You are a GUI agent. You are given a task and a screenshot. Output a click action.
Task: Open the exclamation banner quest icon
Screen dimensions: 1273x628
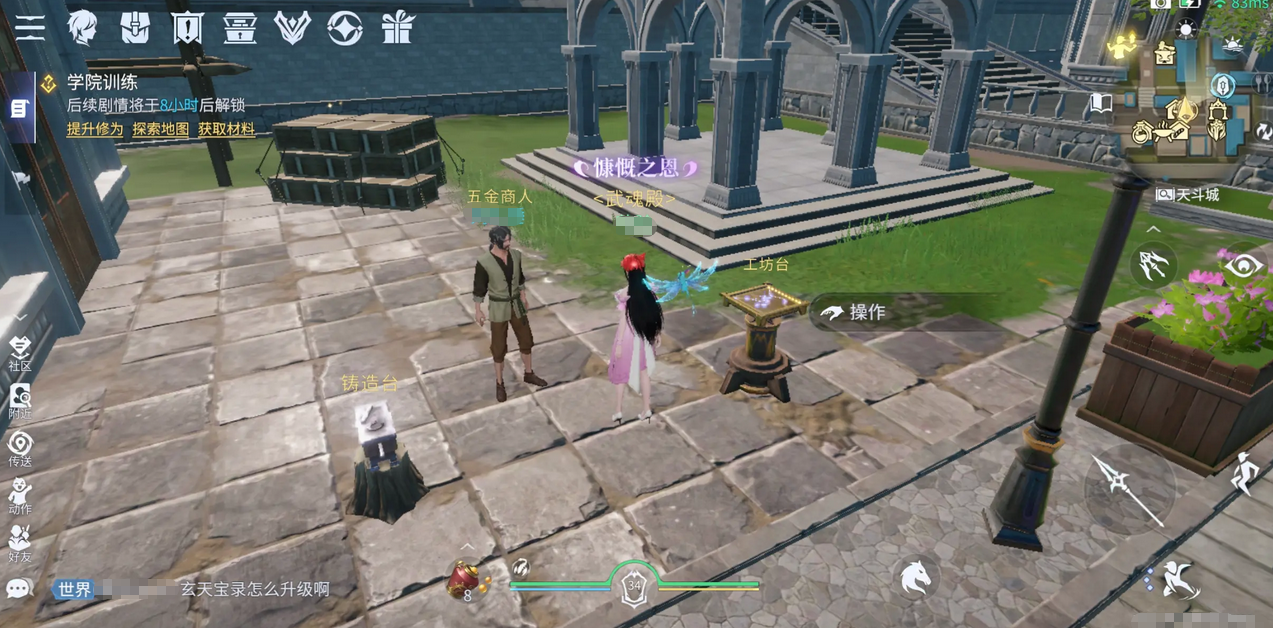187,28
